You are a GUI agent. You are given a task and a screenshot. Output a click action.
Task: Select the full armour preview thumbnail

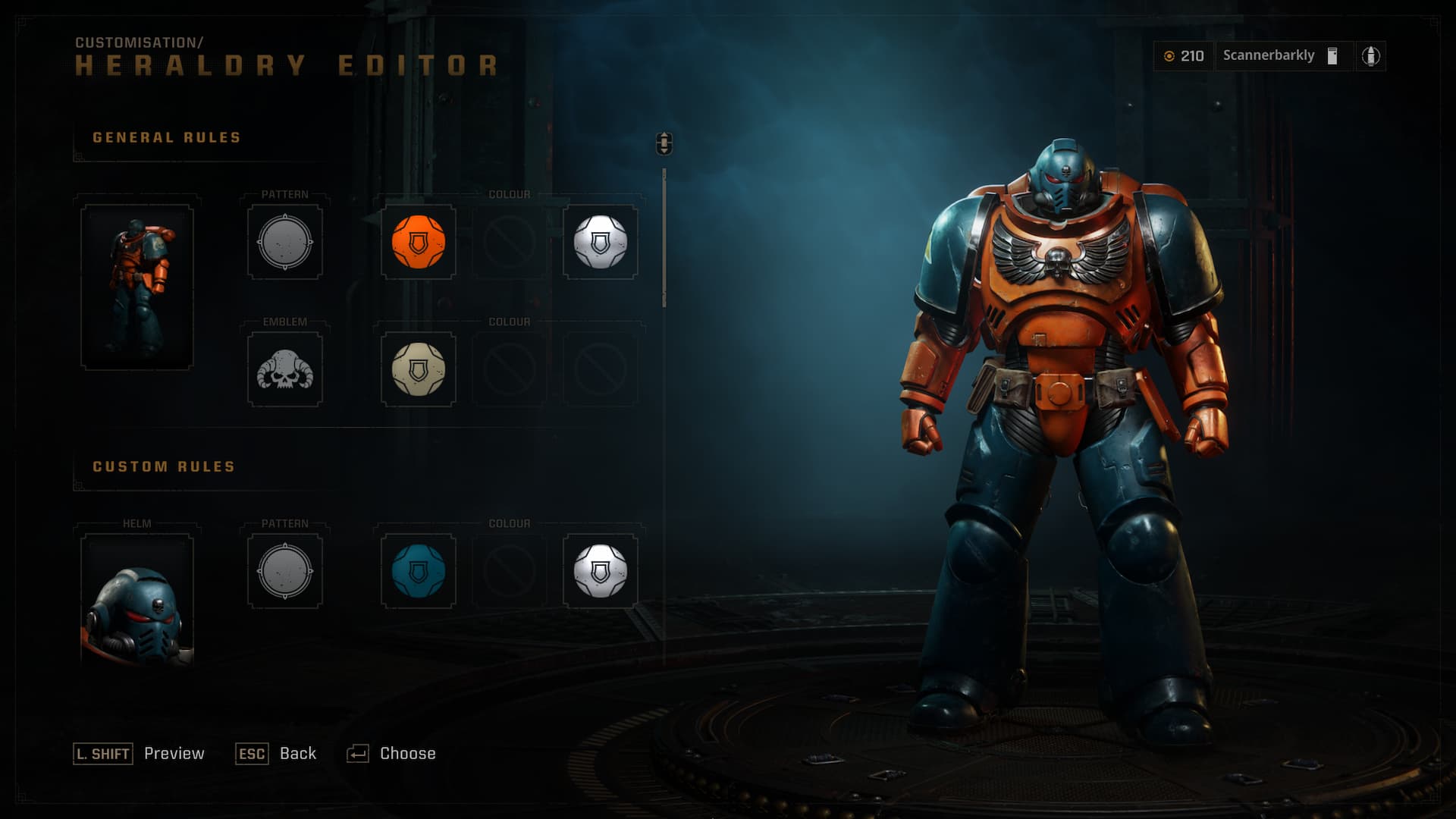point(137,287)
